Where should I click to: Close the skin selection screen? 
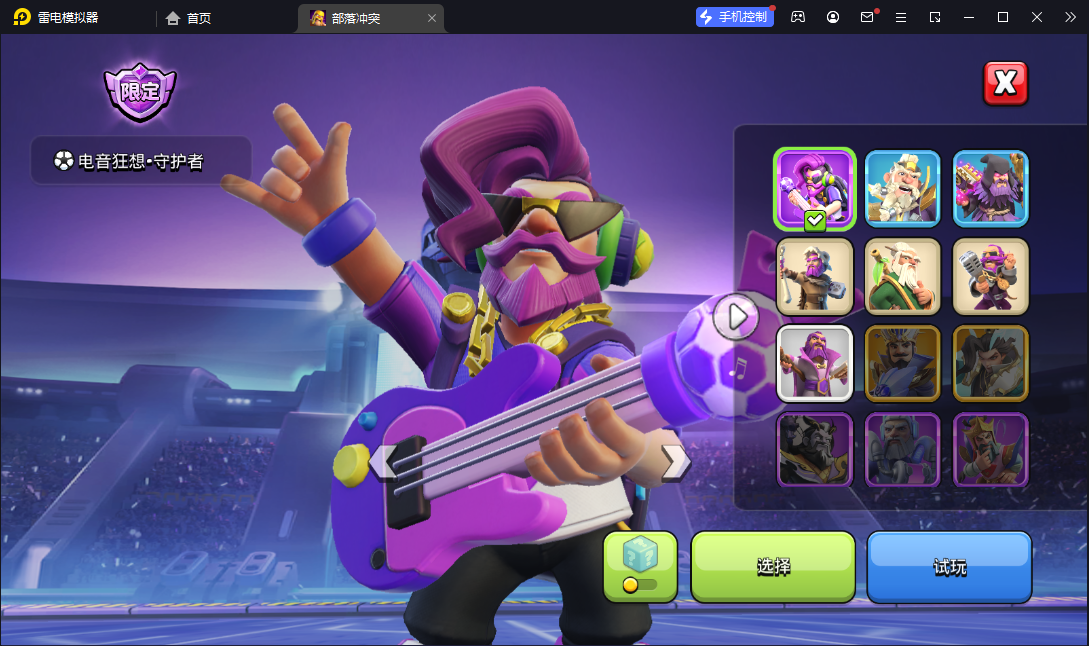1005,83
